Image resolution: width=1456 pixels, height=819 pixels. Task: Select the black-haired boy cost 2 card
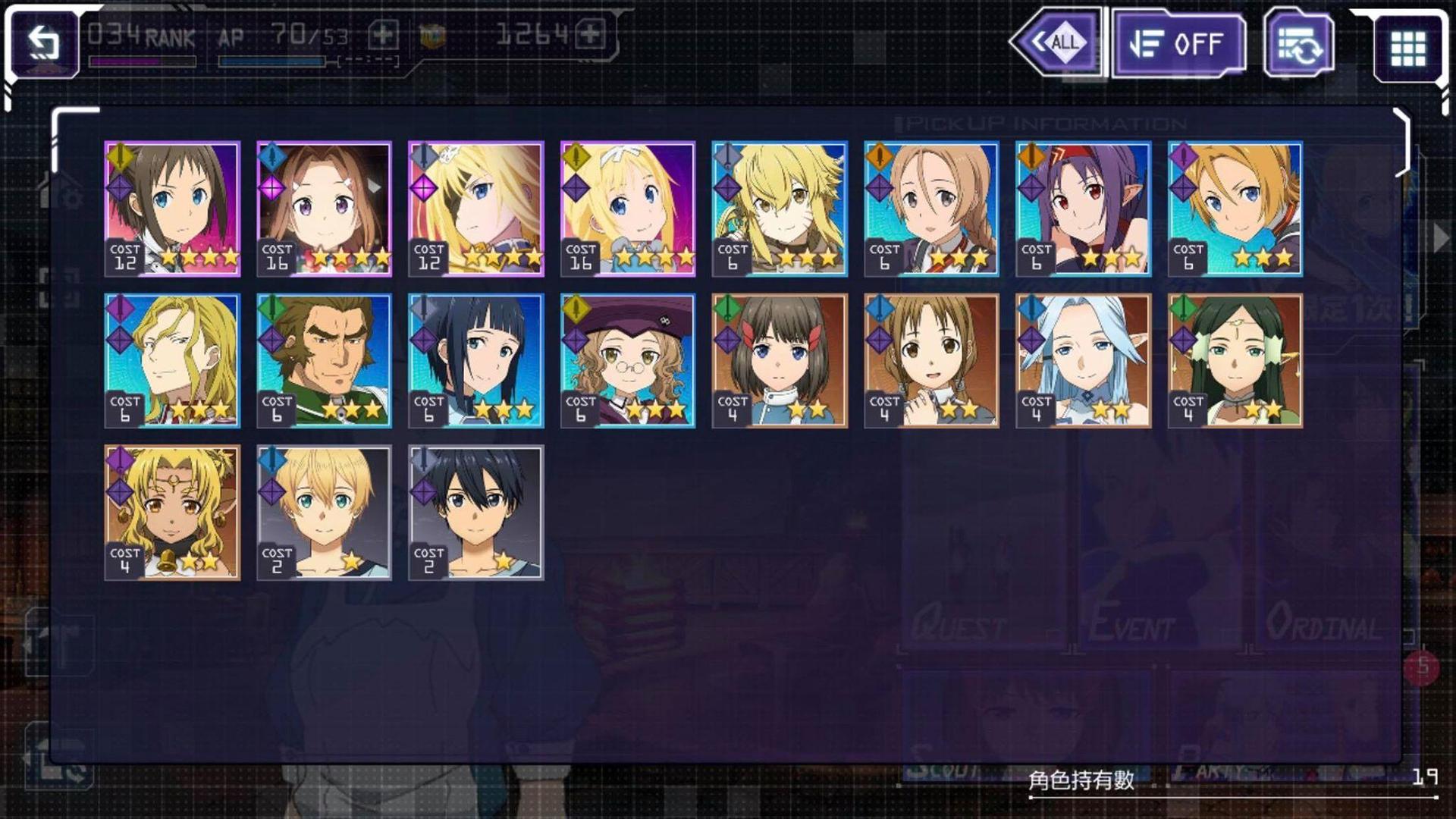[x=475, y=513]
